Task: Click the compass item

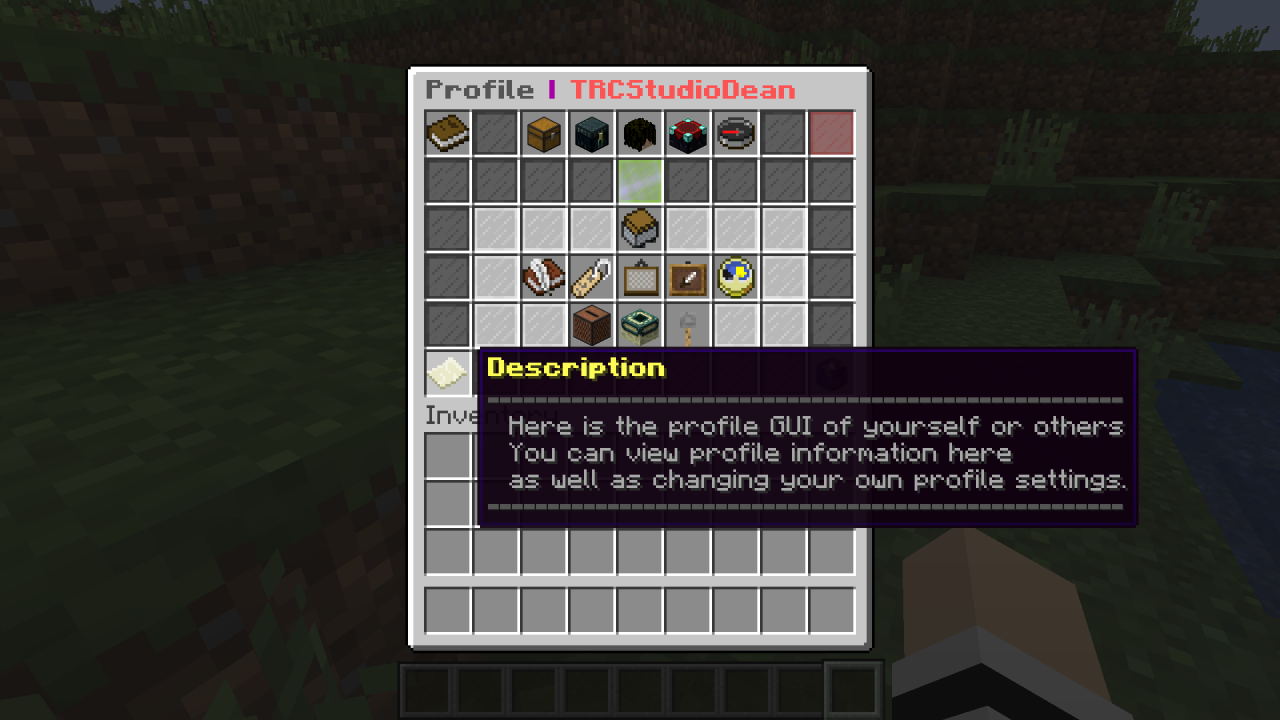Action: pos(735,134)
